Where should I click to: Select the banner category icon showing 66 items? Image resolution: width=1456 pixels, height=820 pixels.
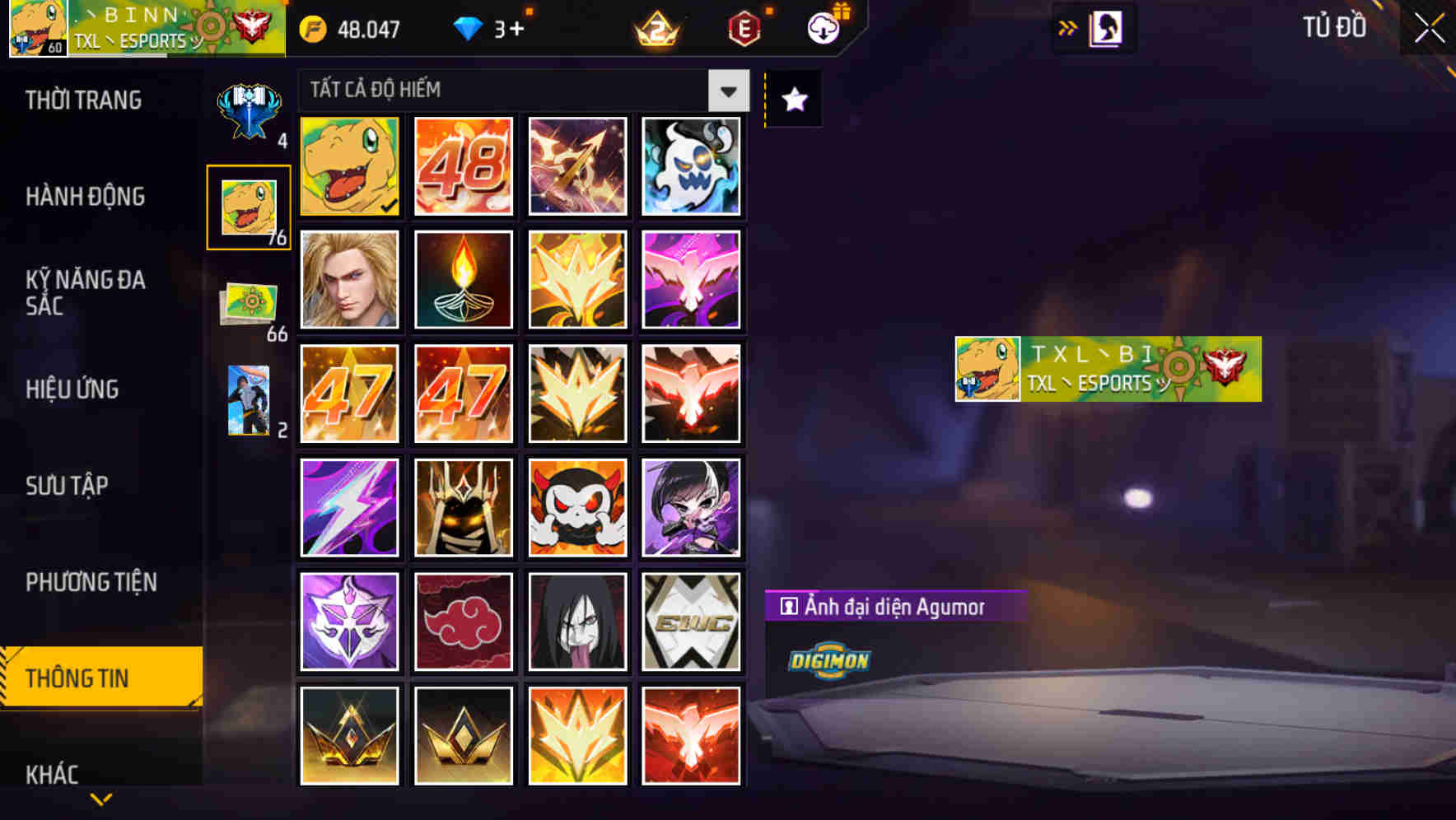pos(248,305)
